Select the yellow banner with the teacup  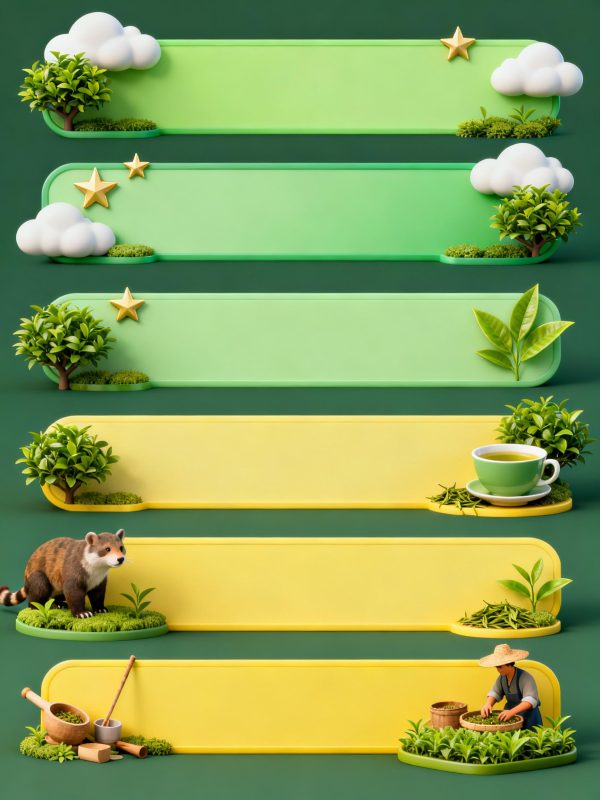[290, 460]
